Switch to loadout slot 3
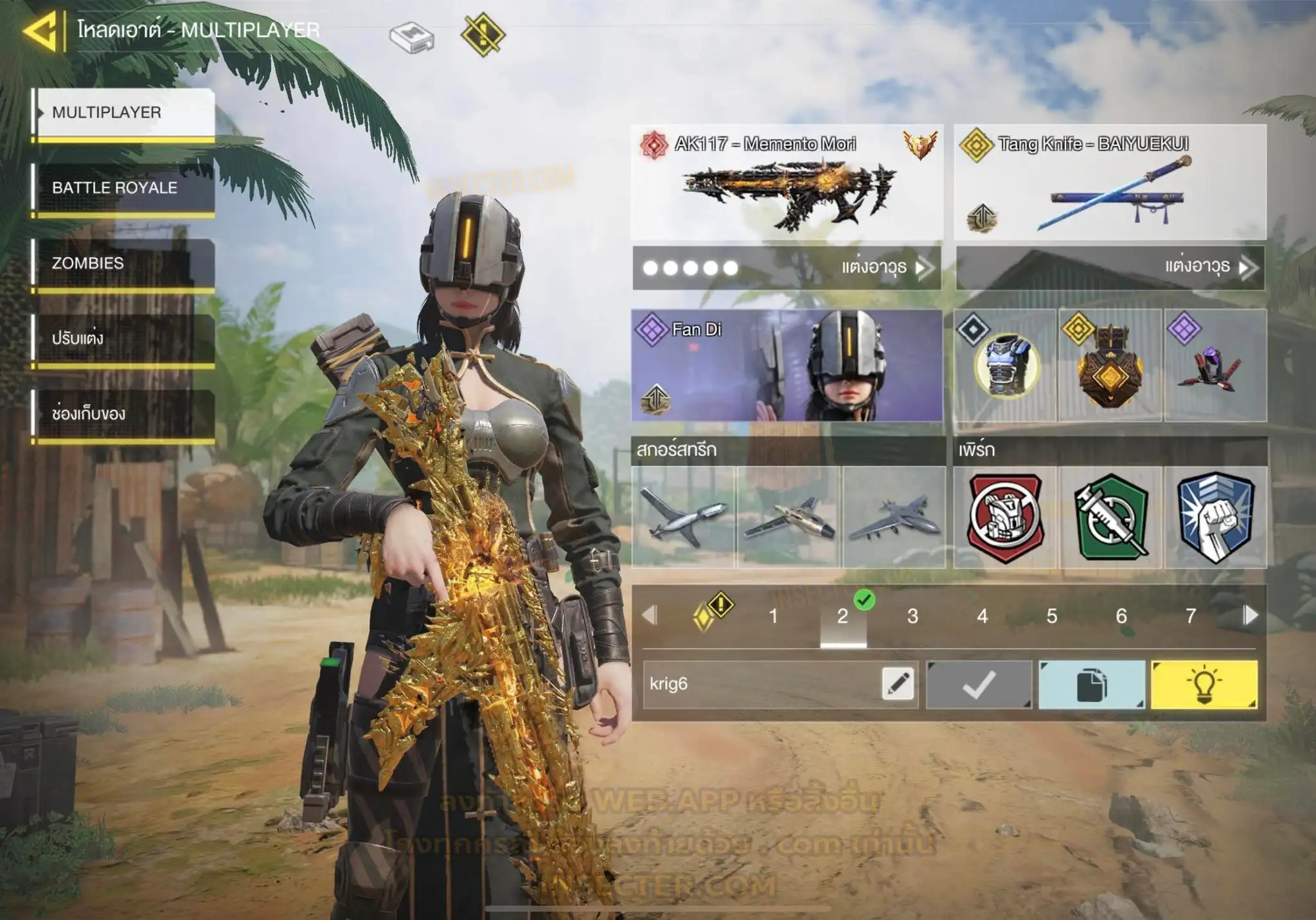This screenshot has width=1316, height=920. [x=912, y=616]
